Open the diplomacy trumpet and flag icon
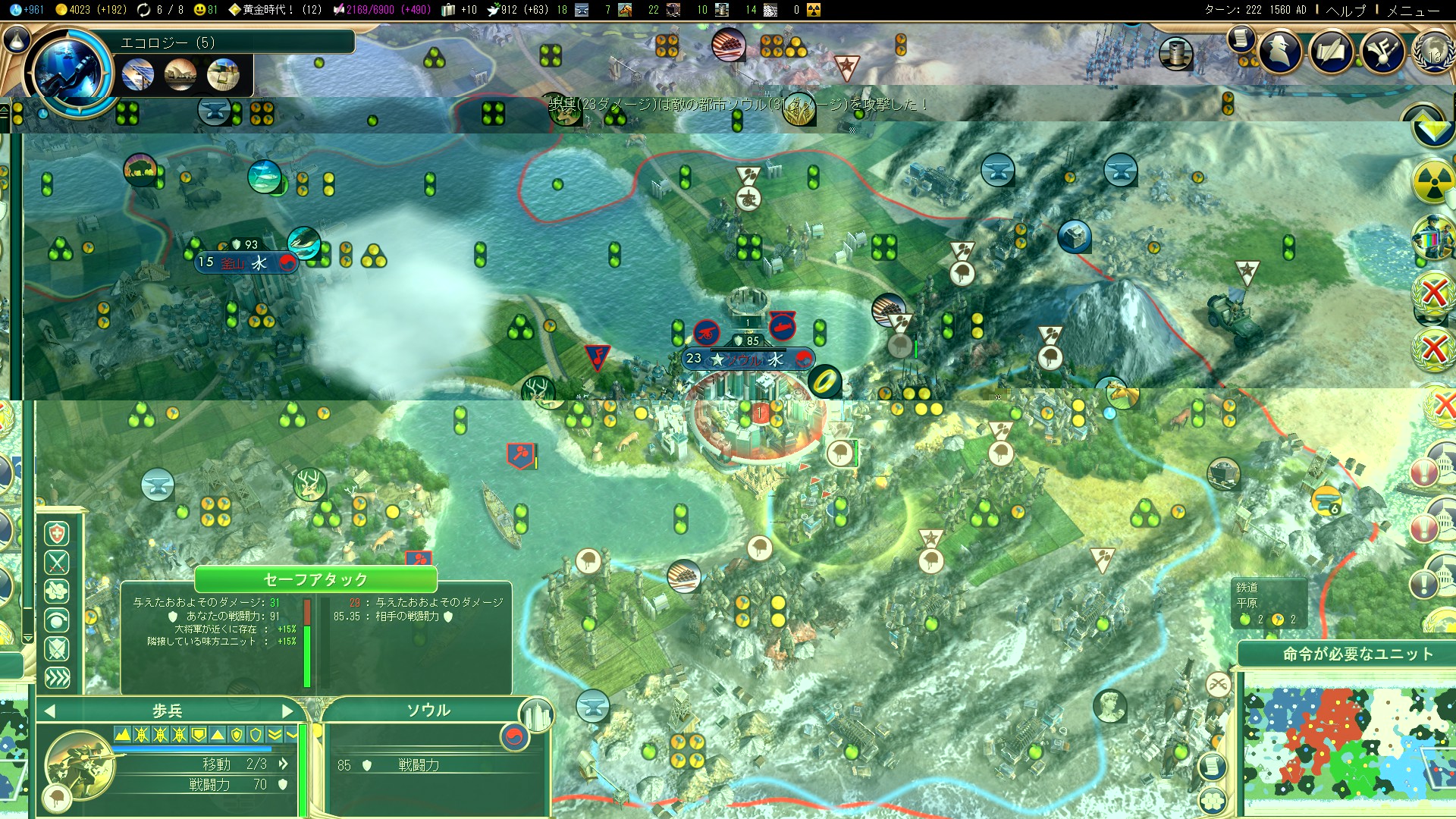 [1383, 52]
